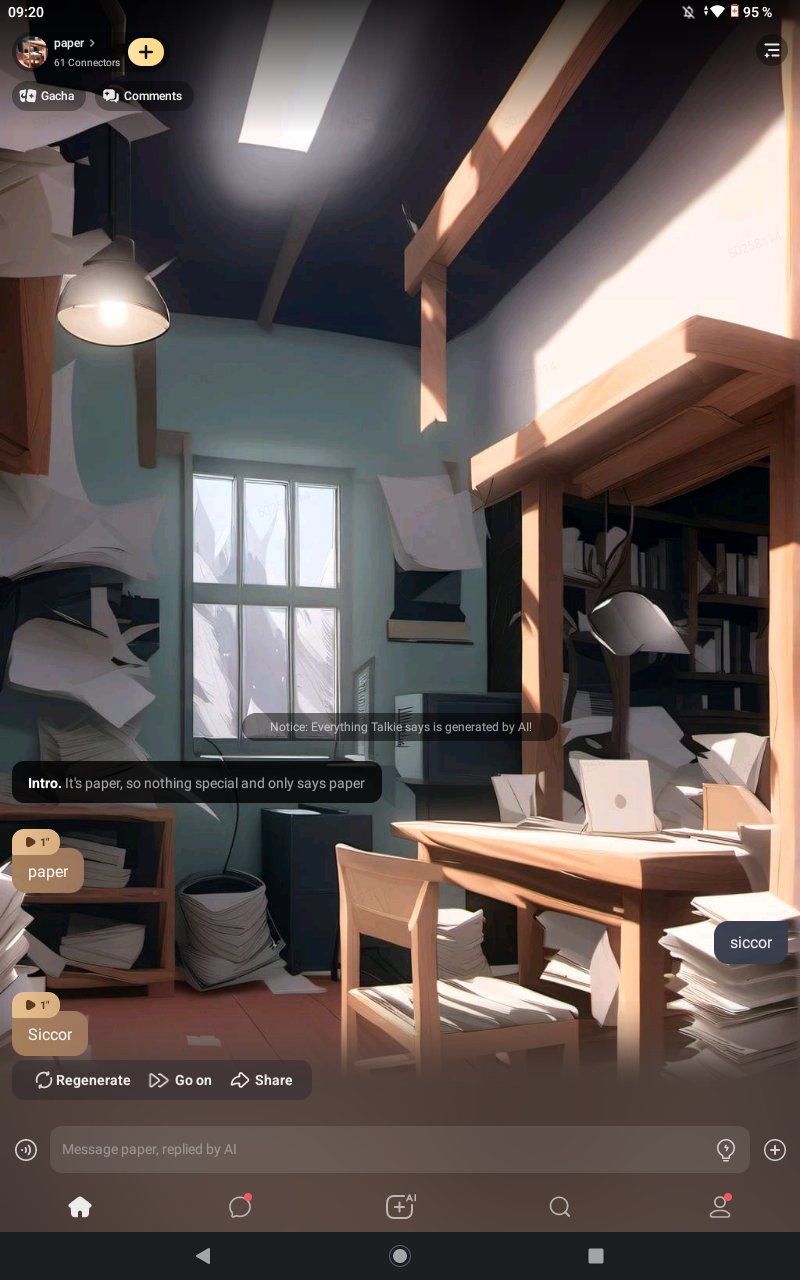The width and height of the screenshot is (800, 1280).
Task: Open the plus attachments button beside message box
Action: (775, 1150)
